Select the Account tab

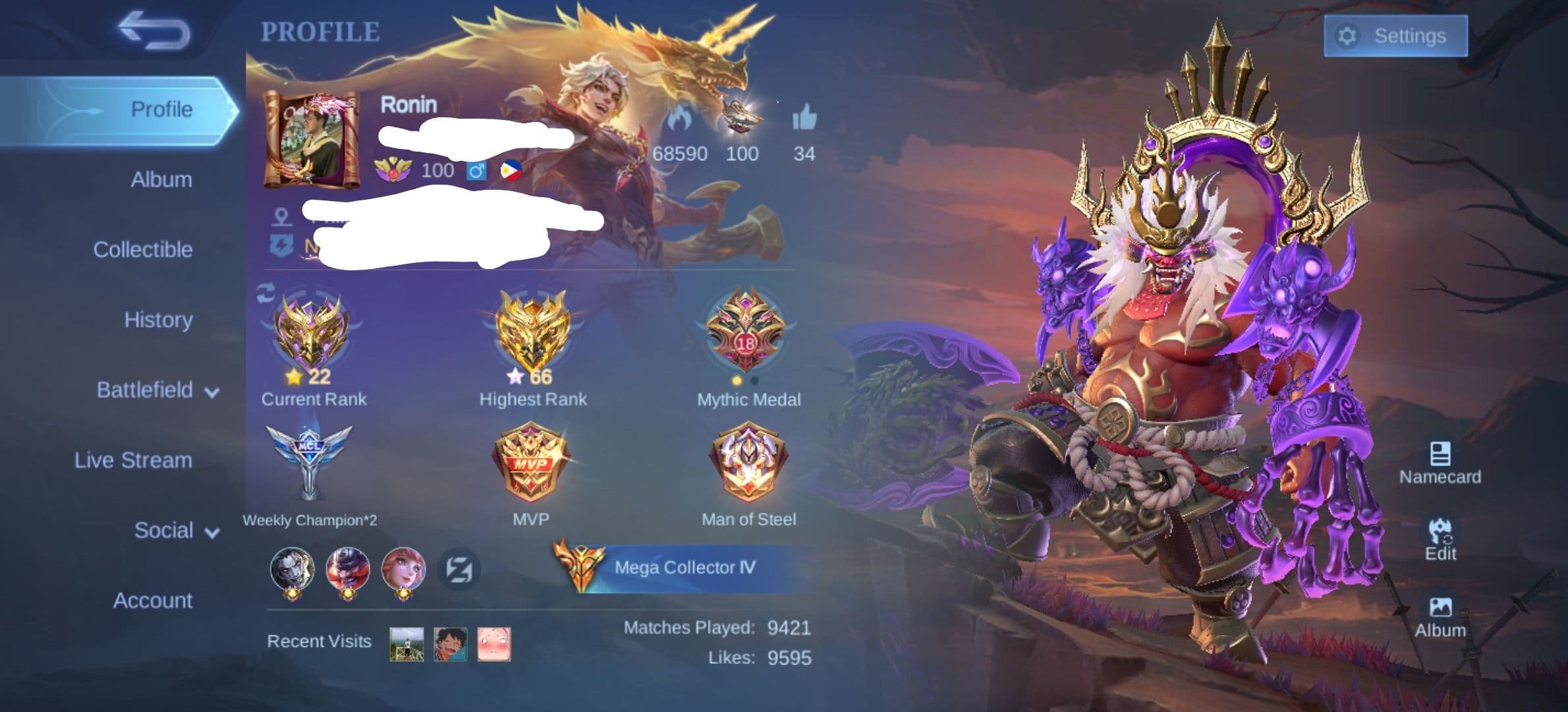[x=152, y=601]
